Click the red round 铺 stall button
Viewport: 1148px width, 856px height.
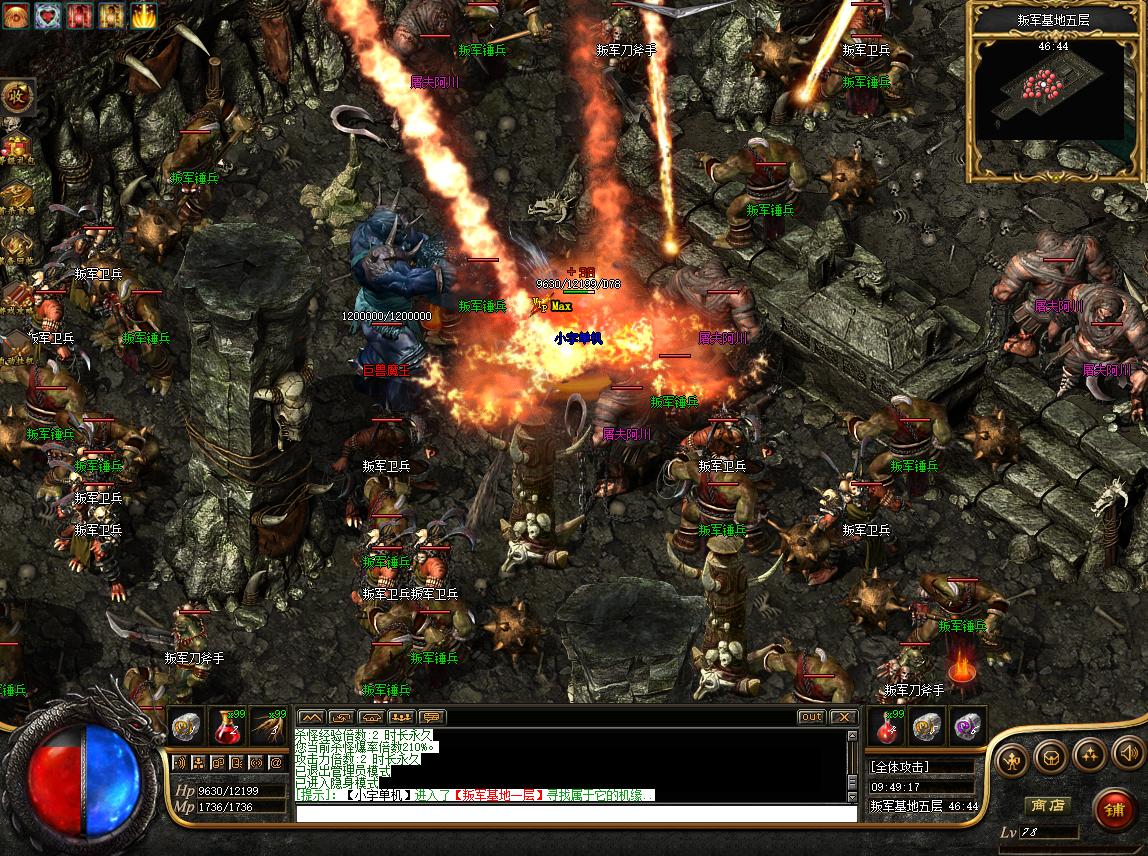[1113, 809]
